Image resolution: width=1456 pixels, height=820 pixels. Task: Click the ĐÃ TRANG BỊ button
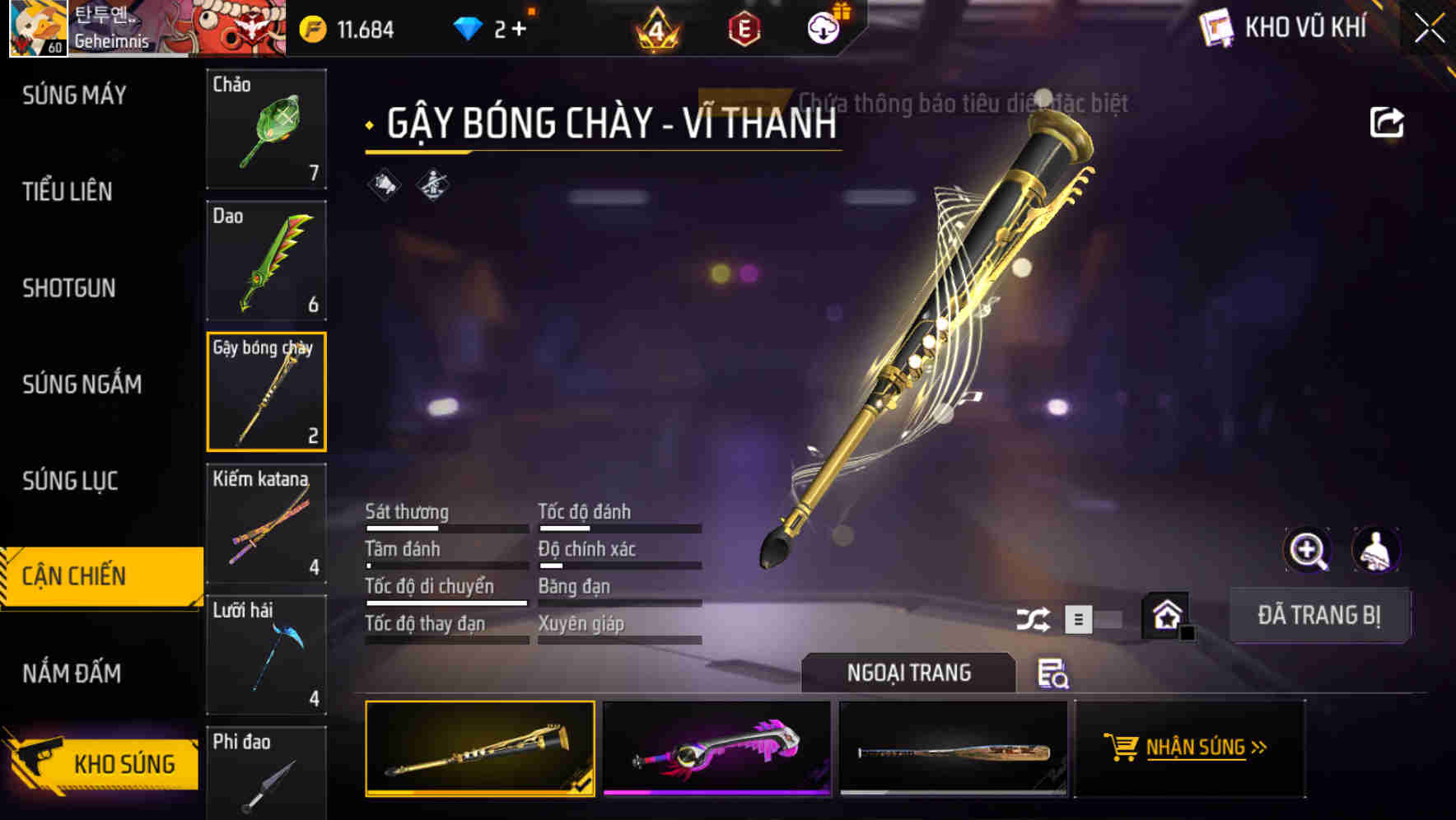click(x=1319, y=615)
